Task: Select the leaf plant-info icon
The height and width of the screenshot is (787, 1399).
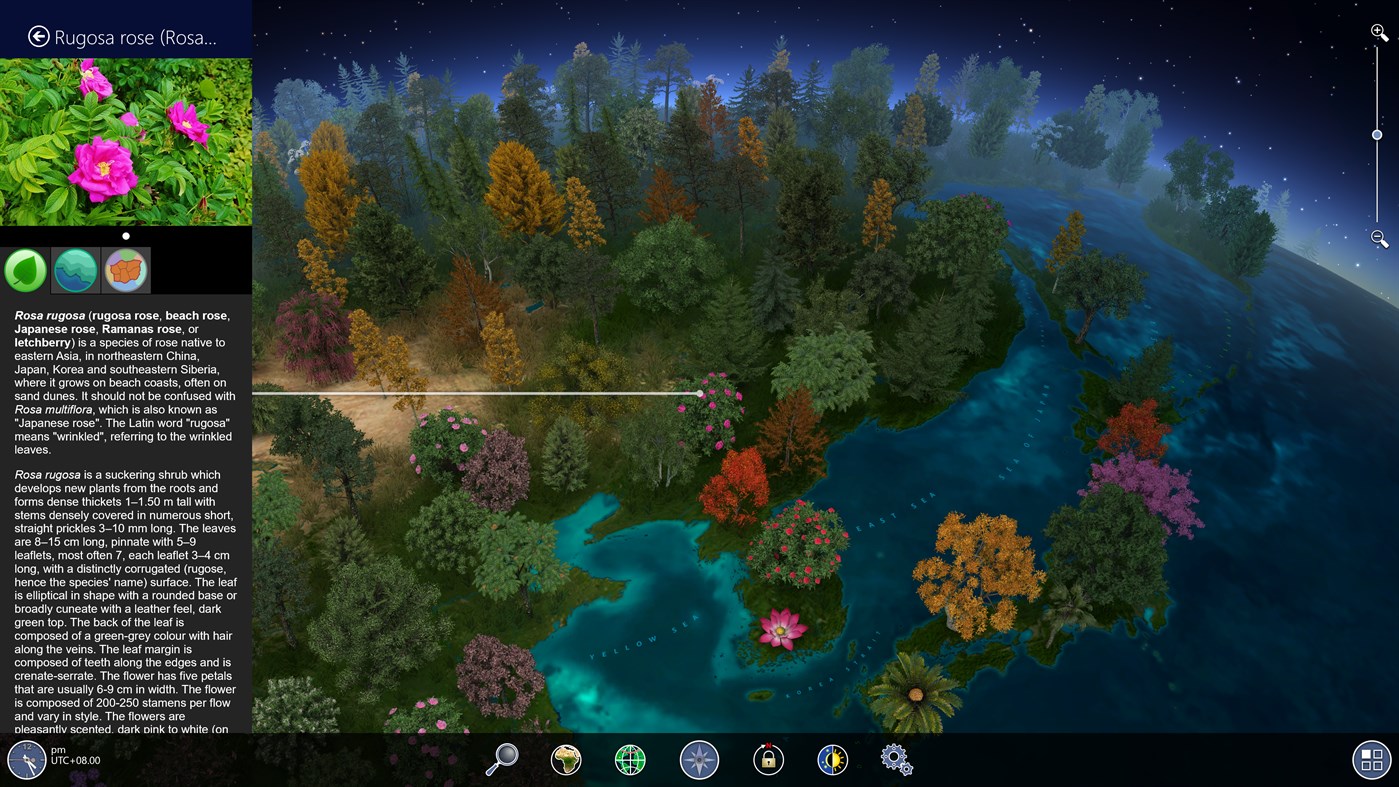Action: click(25, 269)
